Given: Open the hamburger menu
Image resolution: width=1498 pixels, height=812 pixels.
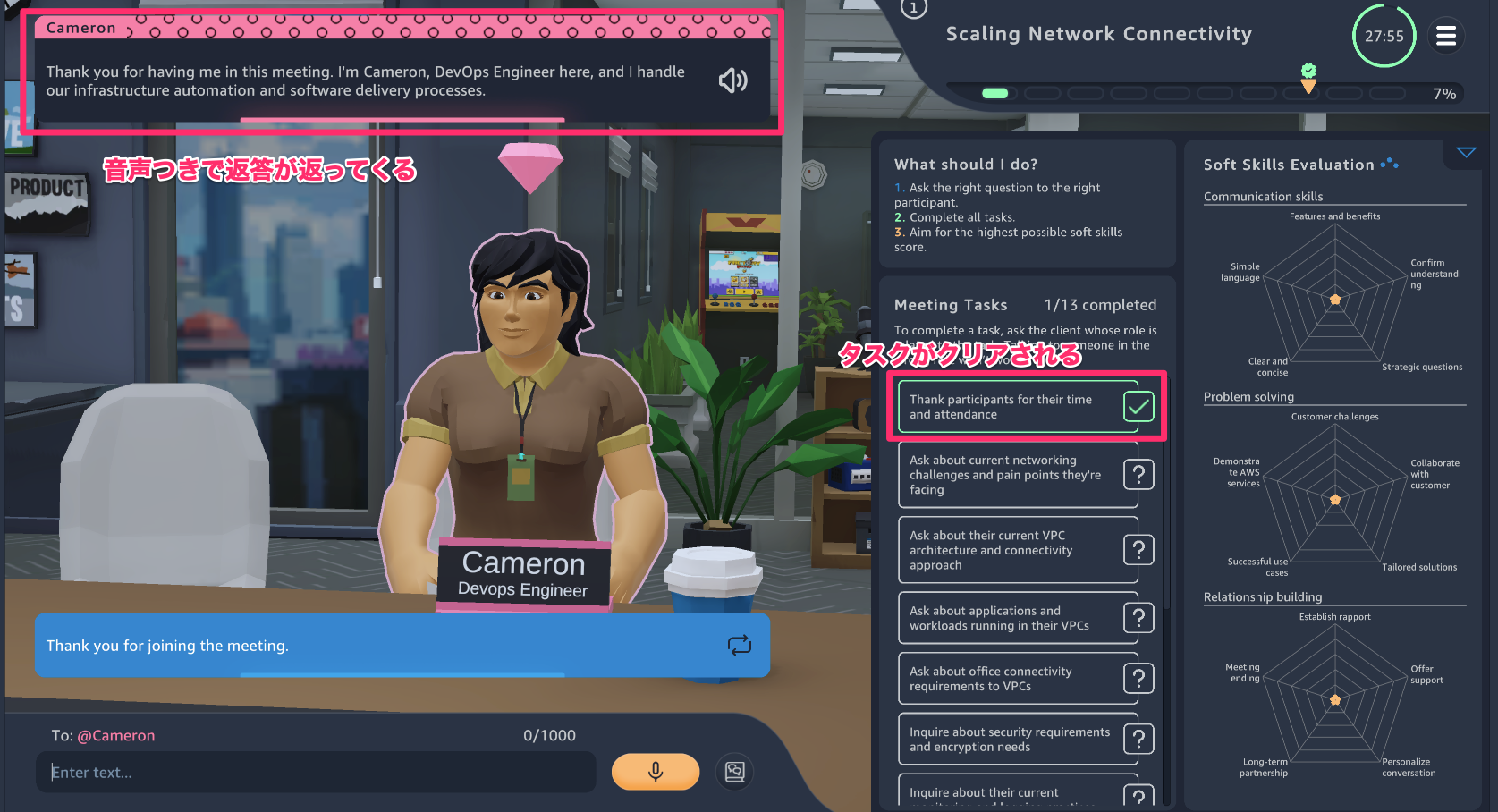Looking at the screenshot, I should click(x=1445, y=37).
